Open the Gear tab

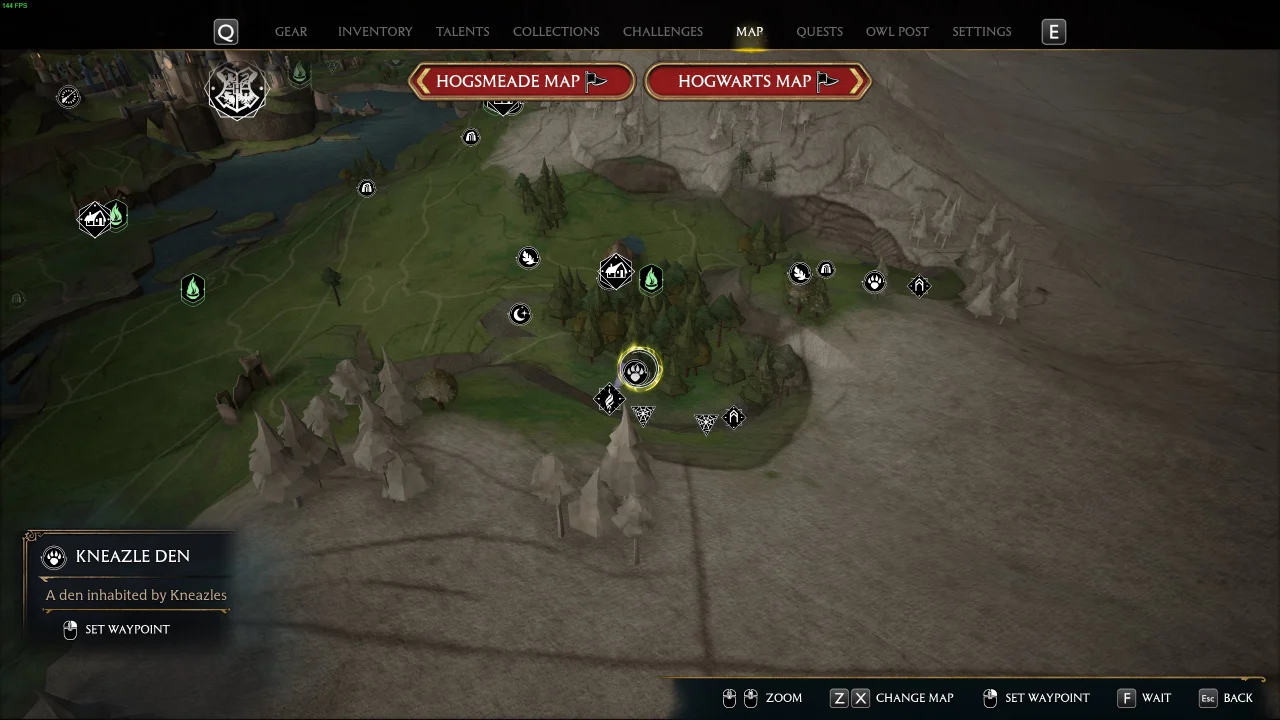pos(291,32)
